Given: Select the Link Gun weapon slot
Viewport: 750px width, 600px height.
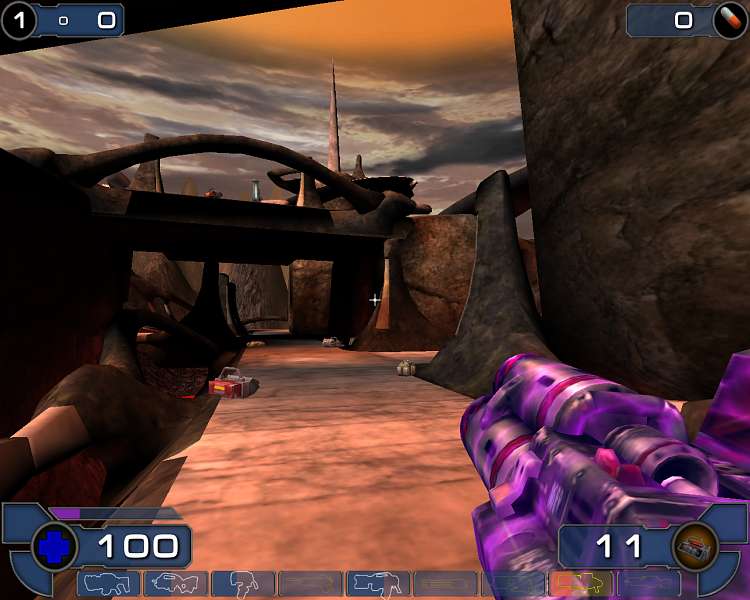Looking at the screenshot, I should pos(378,583).
